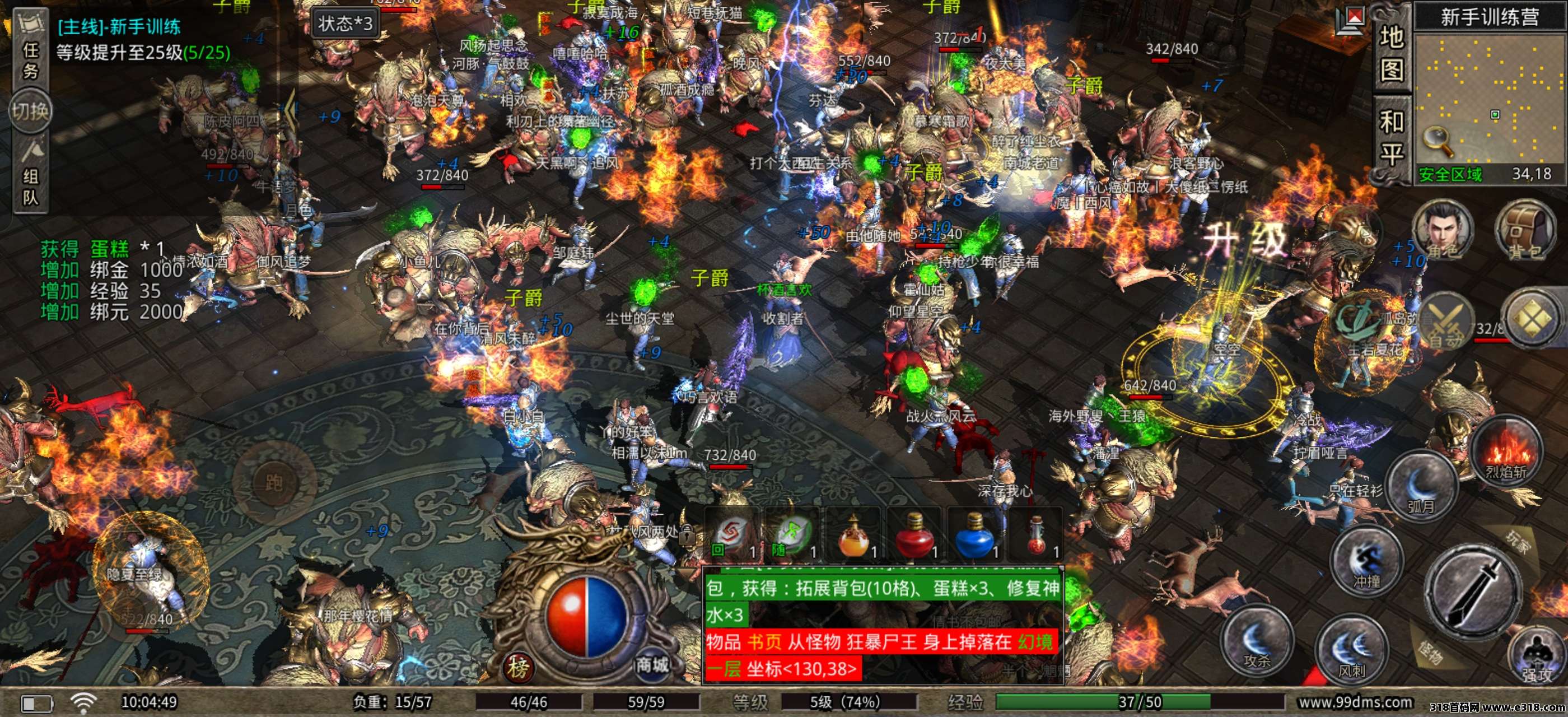This screenshot has height=717, width=1568.
Task: Use the blue mana potion slot
Action: pos(975,535)
